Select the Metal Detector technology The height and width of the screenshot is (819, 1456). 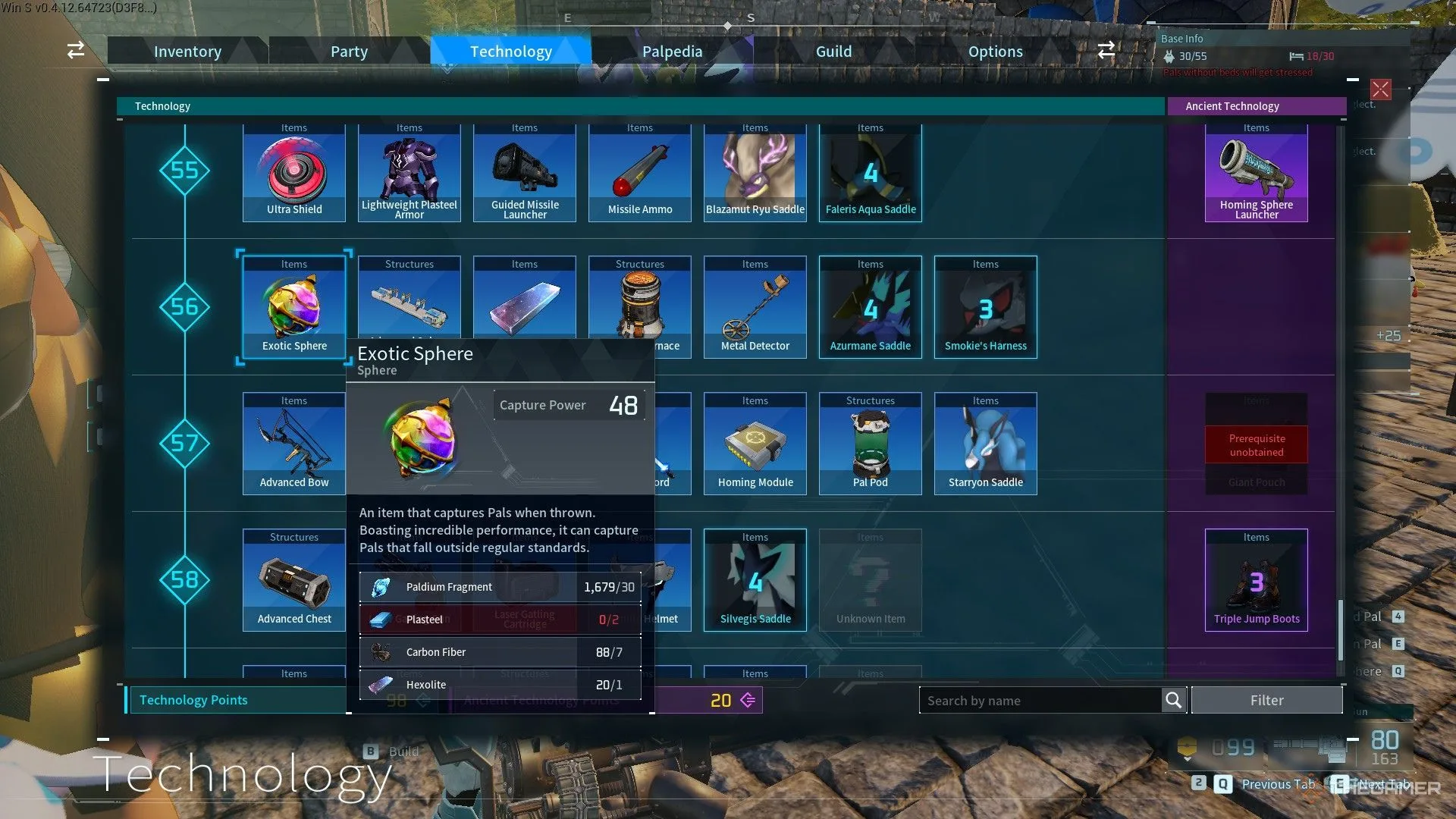pos(755,308)
